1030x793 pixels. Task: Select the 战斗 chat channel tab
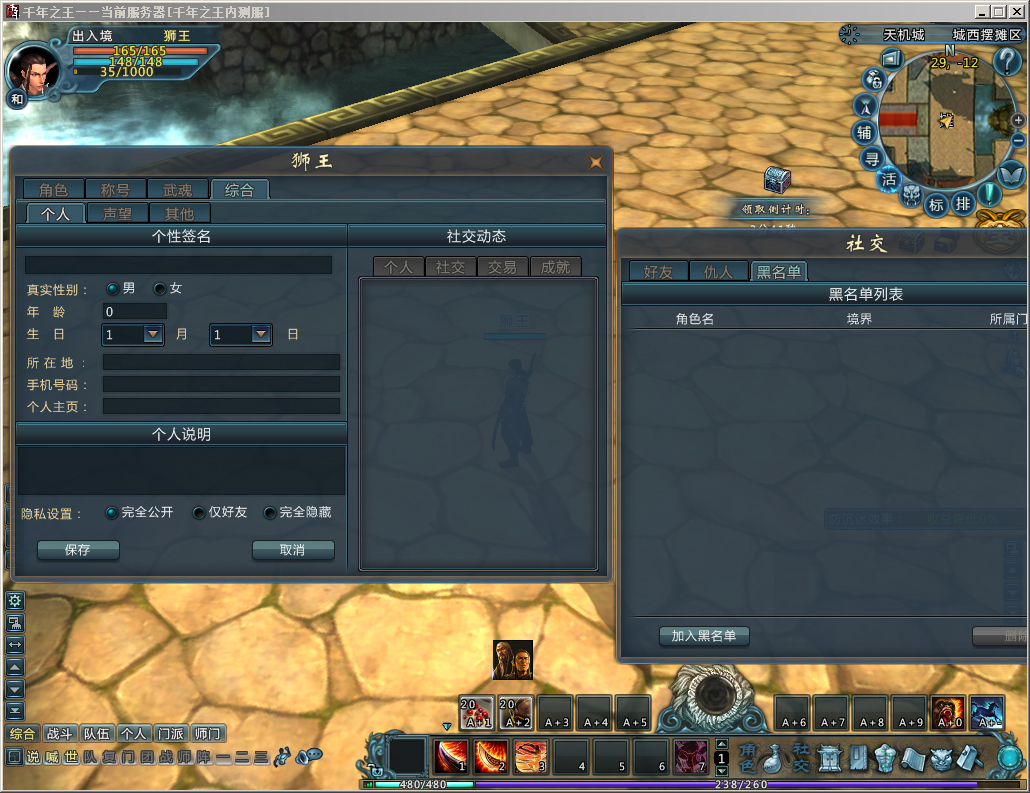pos(60,733)
